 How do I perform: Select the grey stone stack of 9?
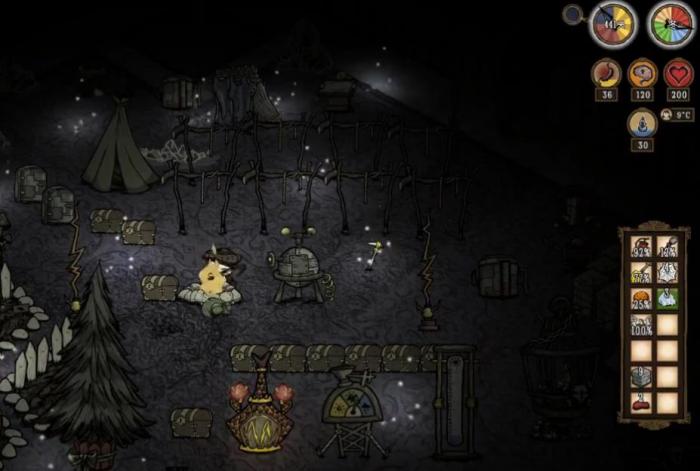point(640,376)
